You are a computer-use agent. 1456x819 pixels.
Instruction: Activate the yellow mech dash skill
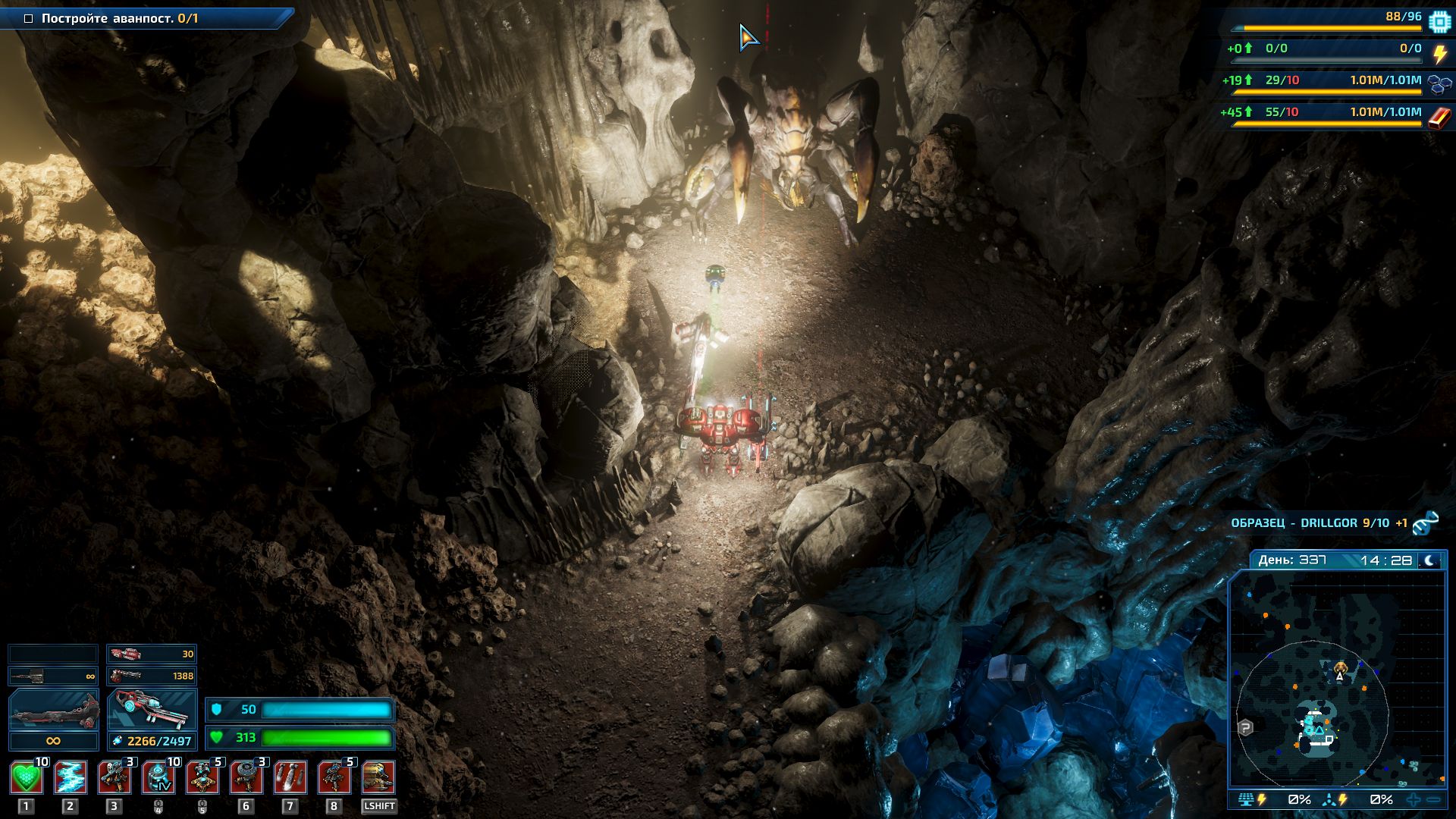pos(378,778)
